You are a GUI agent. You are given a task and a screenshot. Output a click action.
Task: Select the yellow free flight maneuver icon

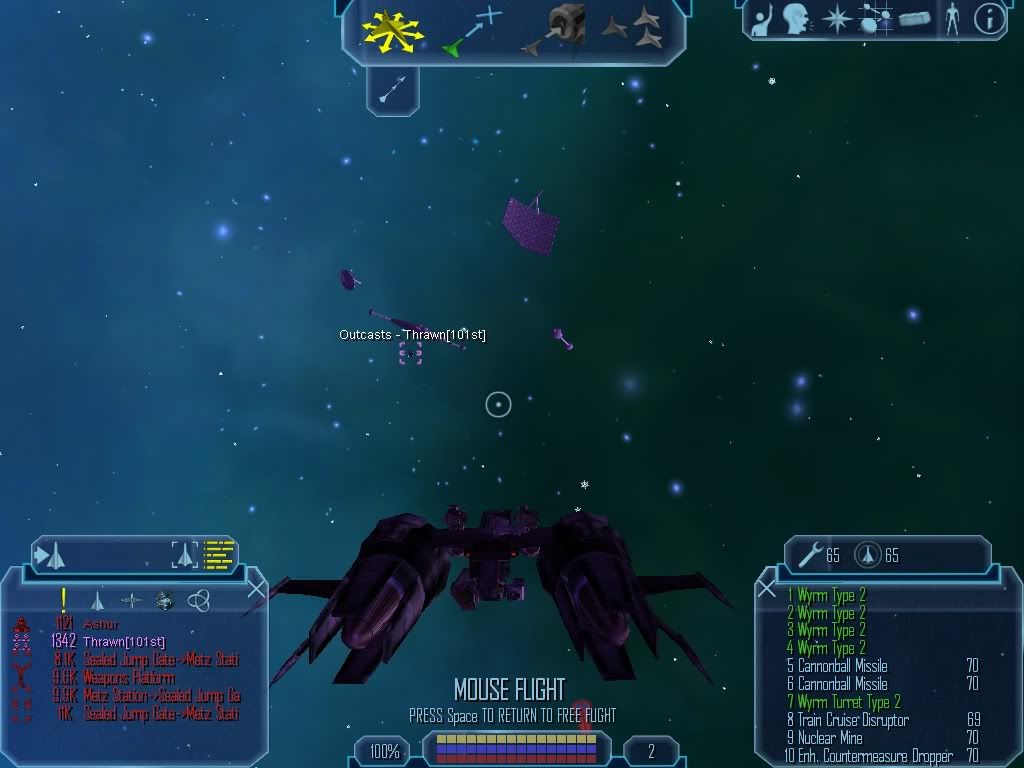click(x=392, y=30)
